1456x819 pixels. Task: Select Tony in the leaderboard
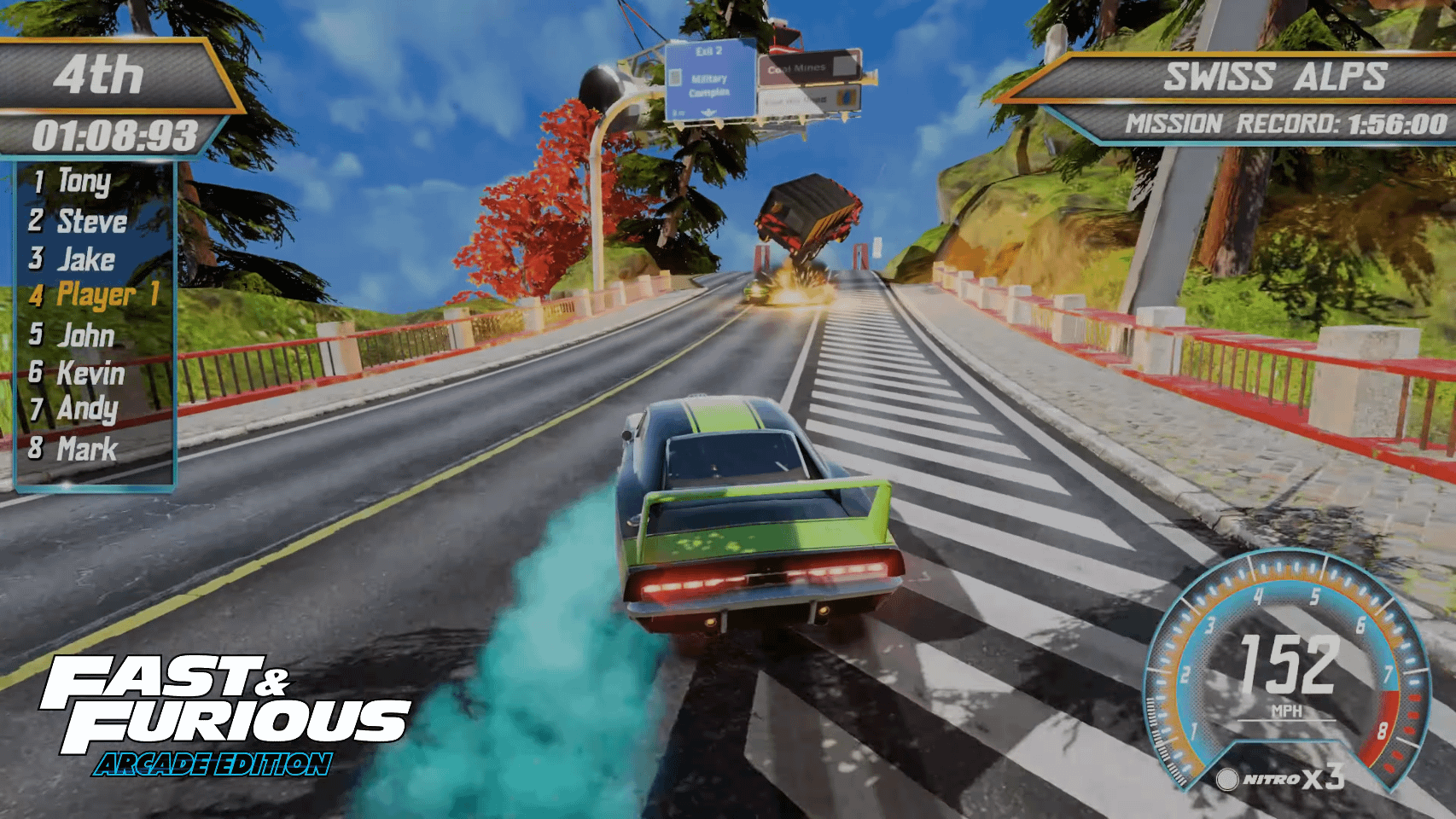pyautogui.click(x=84, y=182)
